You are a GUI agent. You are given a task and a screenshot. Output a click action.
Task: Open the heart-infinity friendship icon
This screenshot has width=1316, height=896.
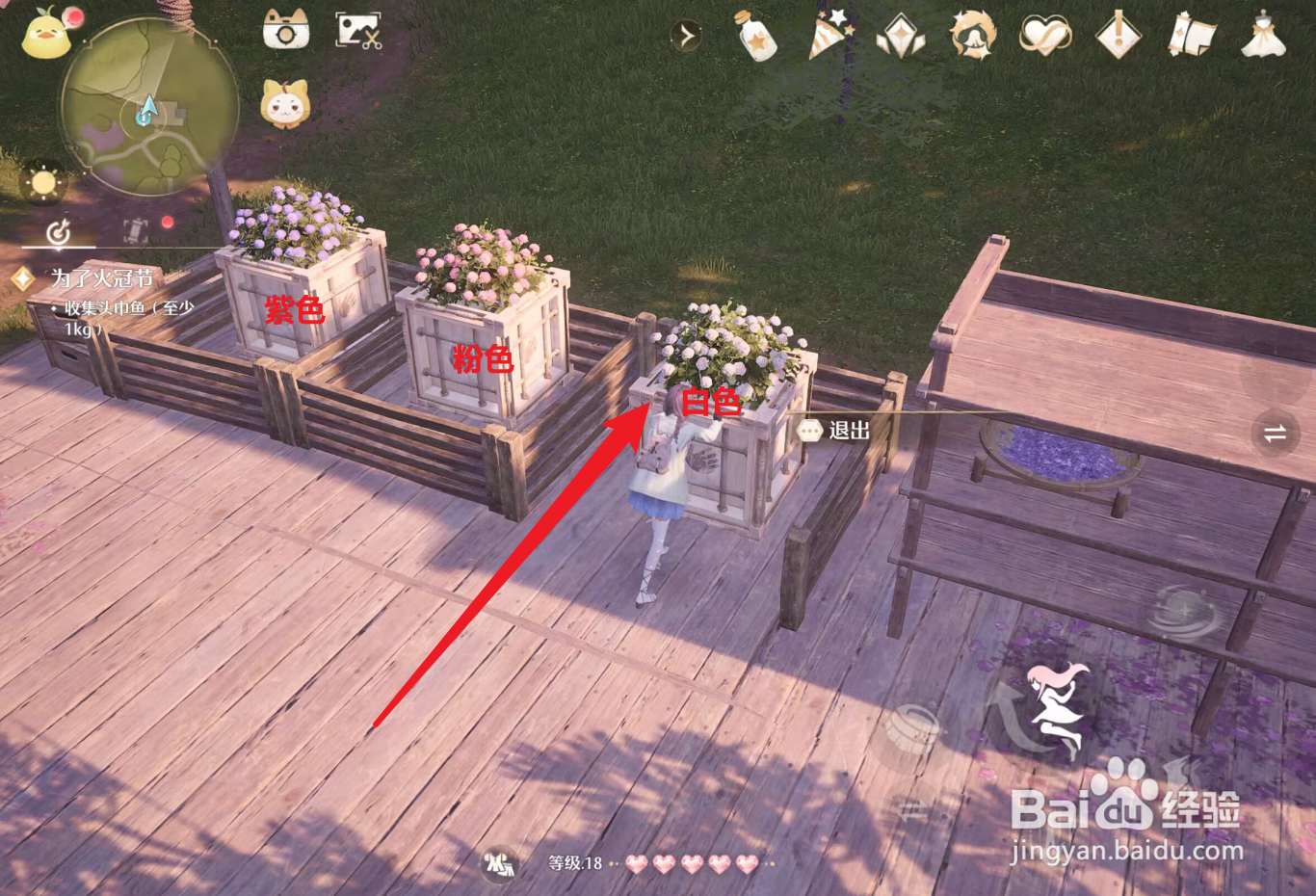point(1046,36)
